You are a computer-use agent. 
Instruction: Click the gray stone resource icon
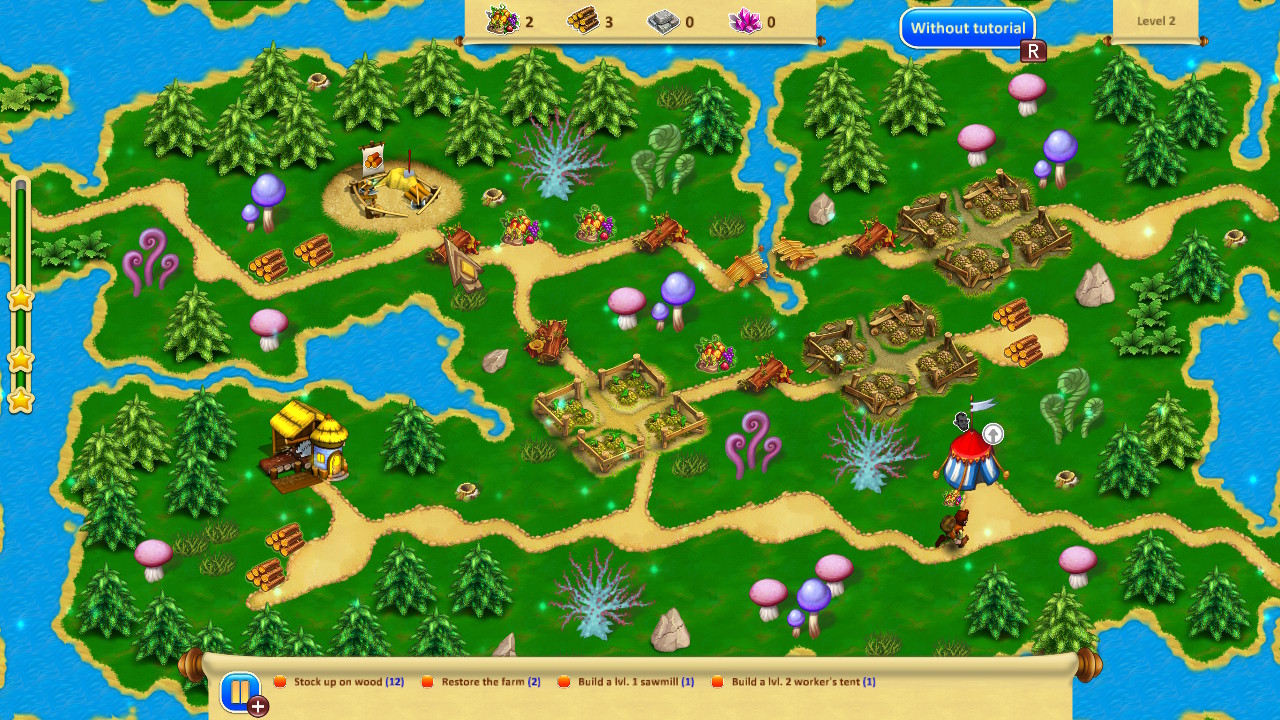(x=665, y=20)
